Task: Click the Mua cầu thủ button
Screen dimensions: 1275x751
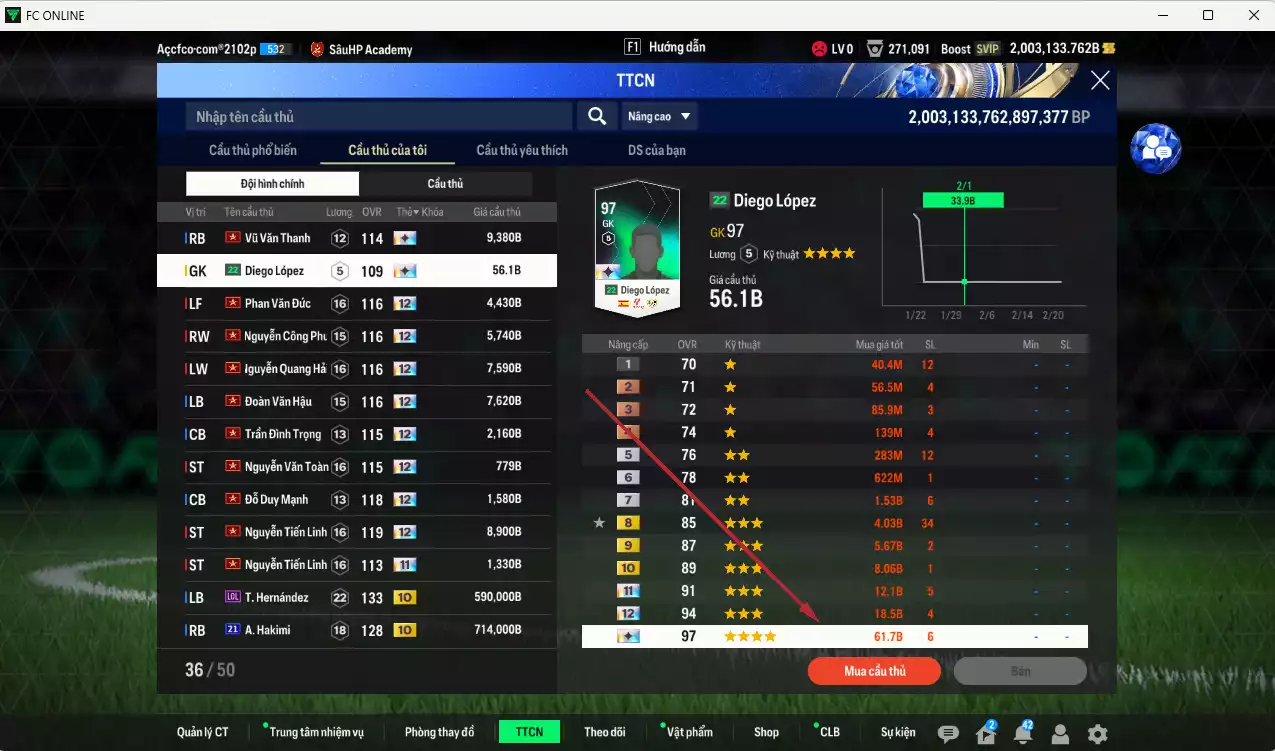Action: click(x=875, y=671)
